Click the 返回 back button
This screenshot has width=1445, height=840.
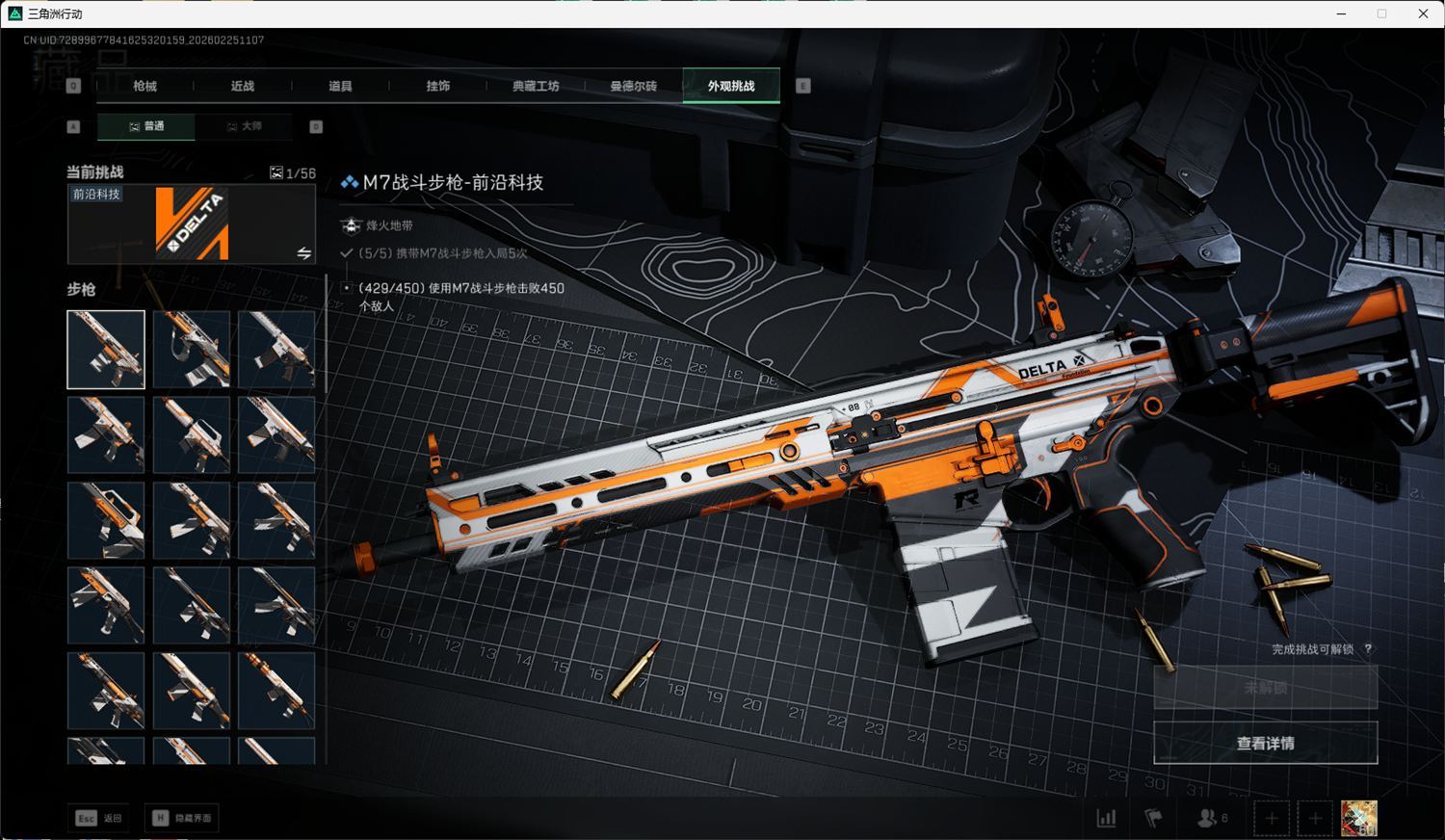pos(99,818)
